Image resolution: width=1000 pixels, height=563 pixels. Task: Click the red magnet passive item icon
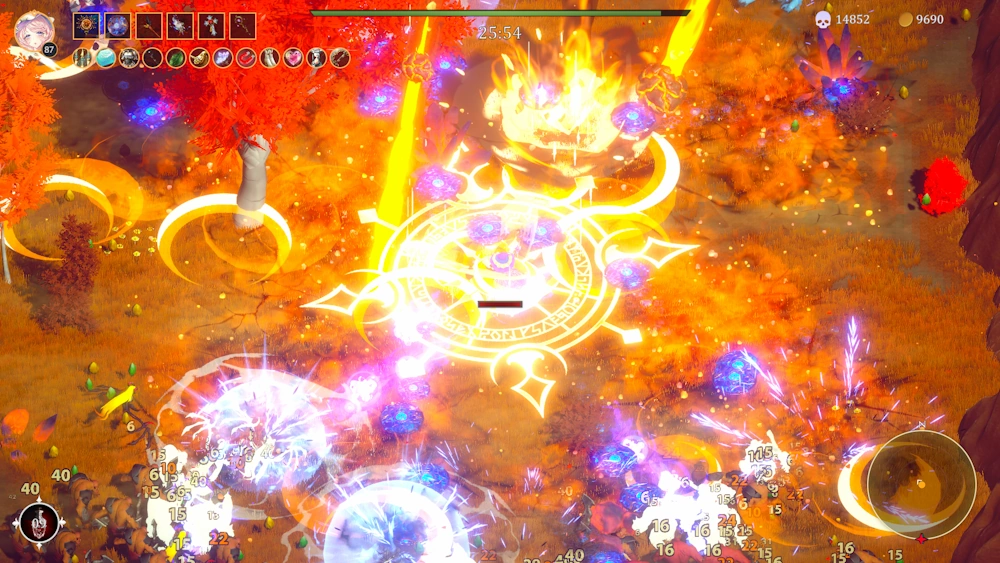(246, 58)
